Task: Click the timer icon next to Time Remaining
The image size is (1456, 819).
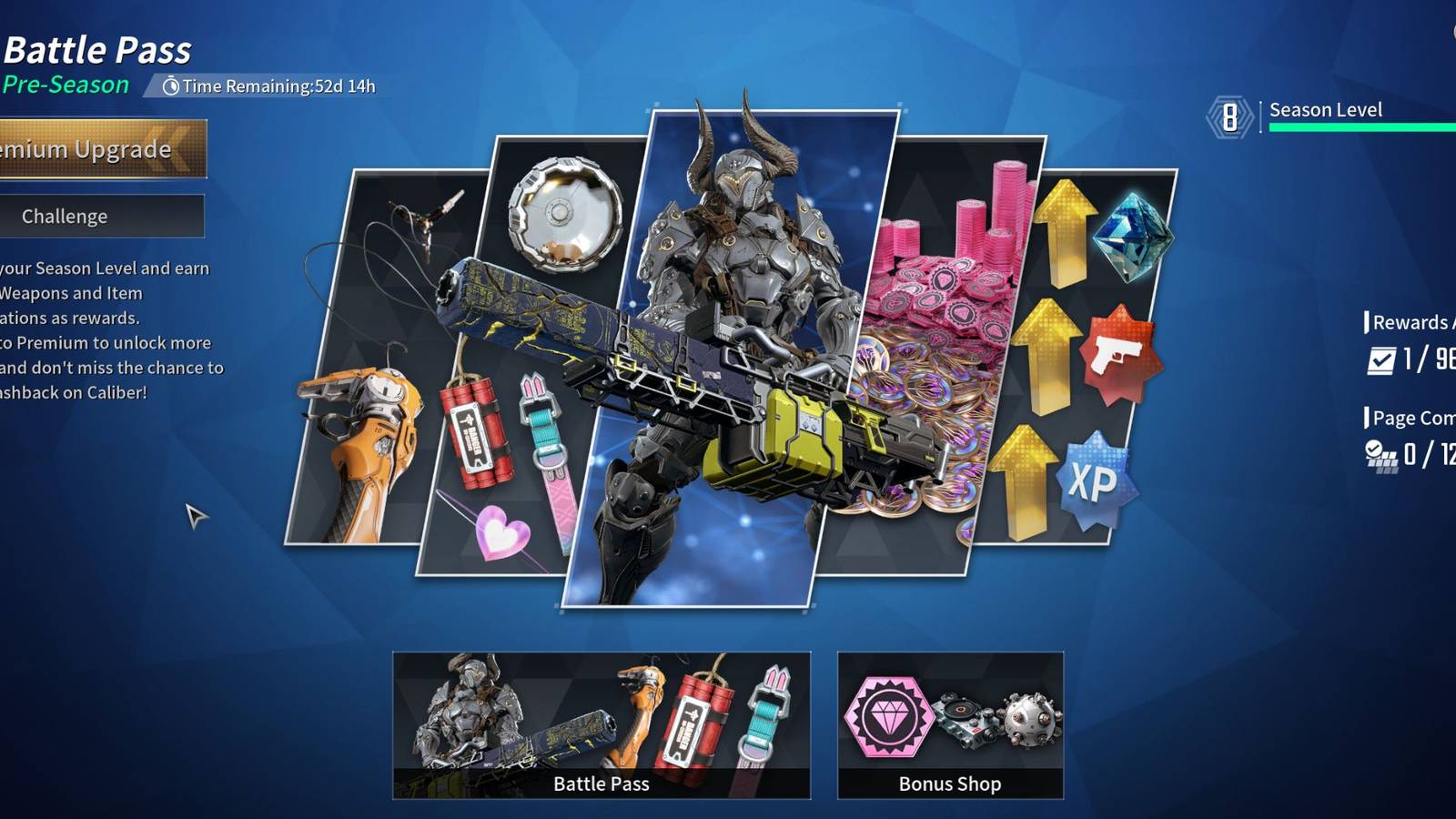Action: (170, 86)
